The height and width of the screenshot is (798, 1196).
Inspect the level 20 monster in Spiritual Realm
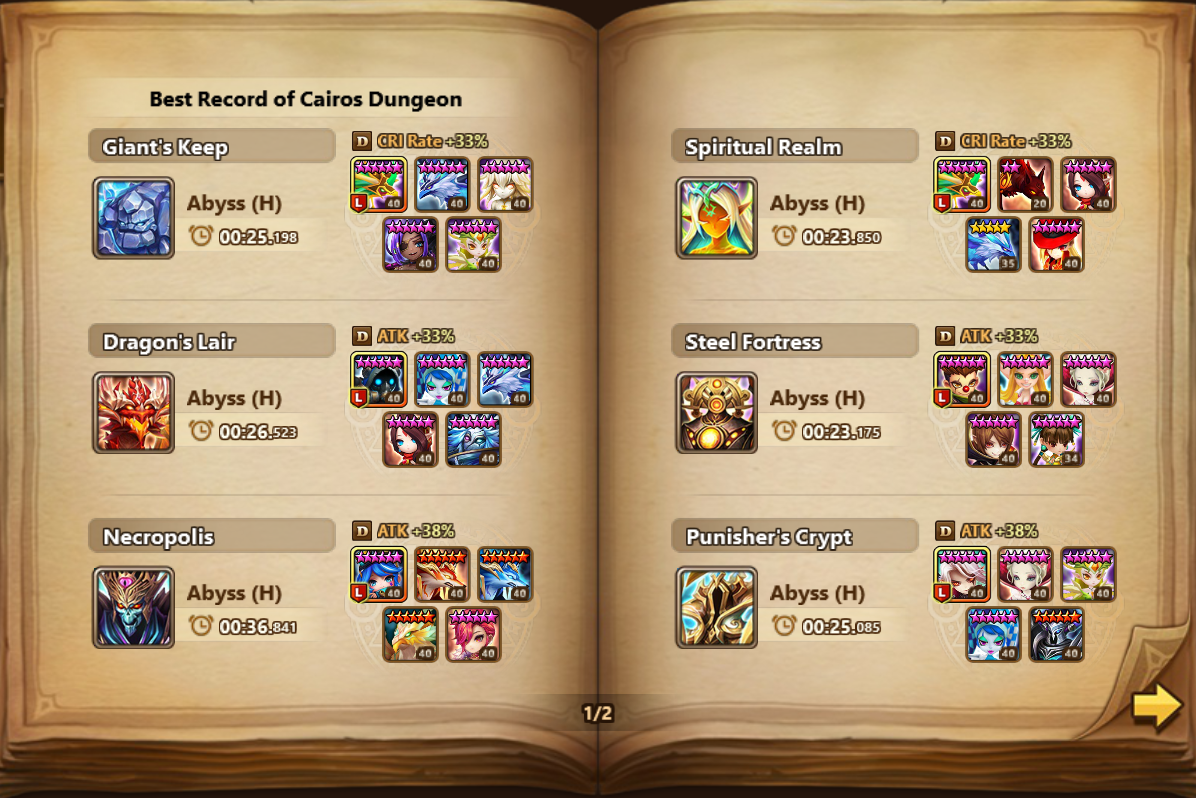(1024, 185)
